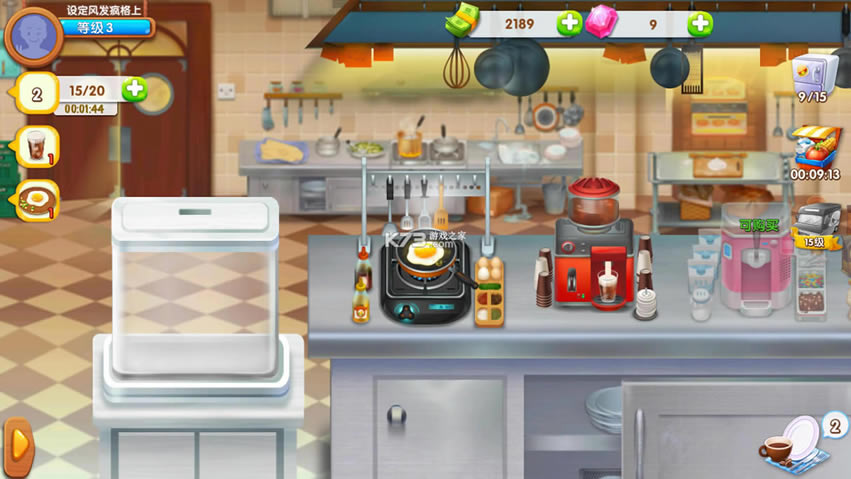
Task: Tap the green plus next to cash 2189
Action: tap(569, 24)
